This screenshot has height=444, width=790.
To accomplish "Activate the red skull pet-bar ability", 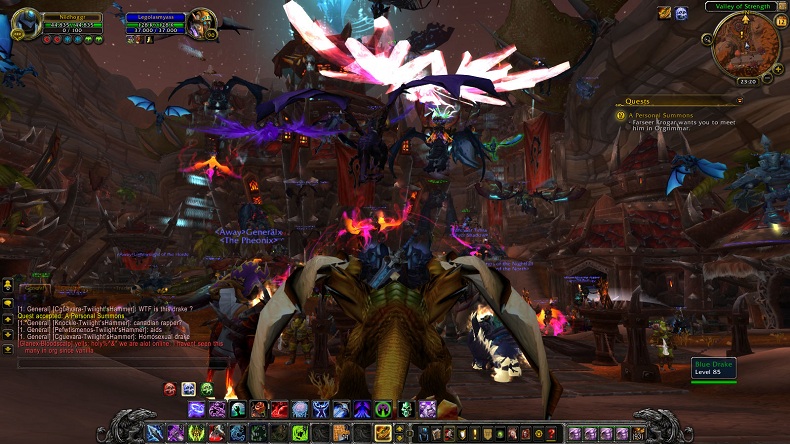I will pos(170,389).
